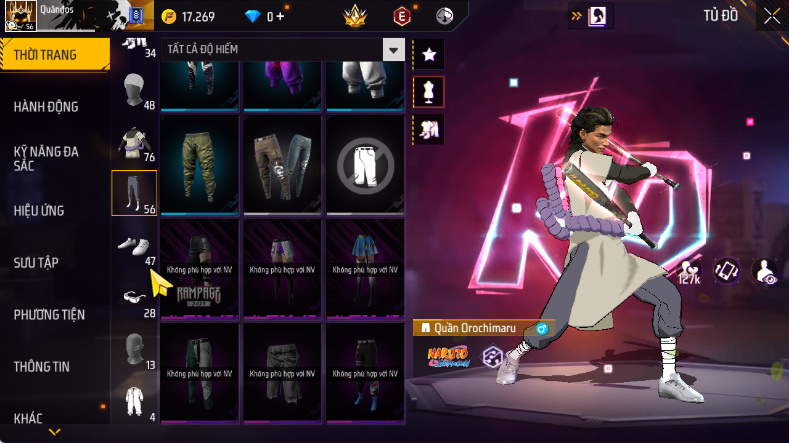
Task: Select the glasses category with 28 items
Action: (134, 297)
